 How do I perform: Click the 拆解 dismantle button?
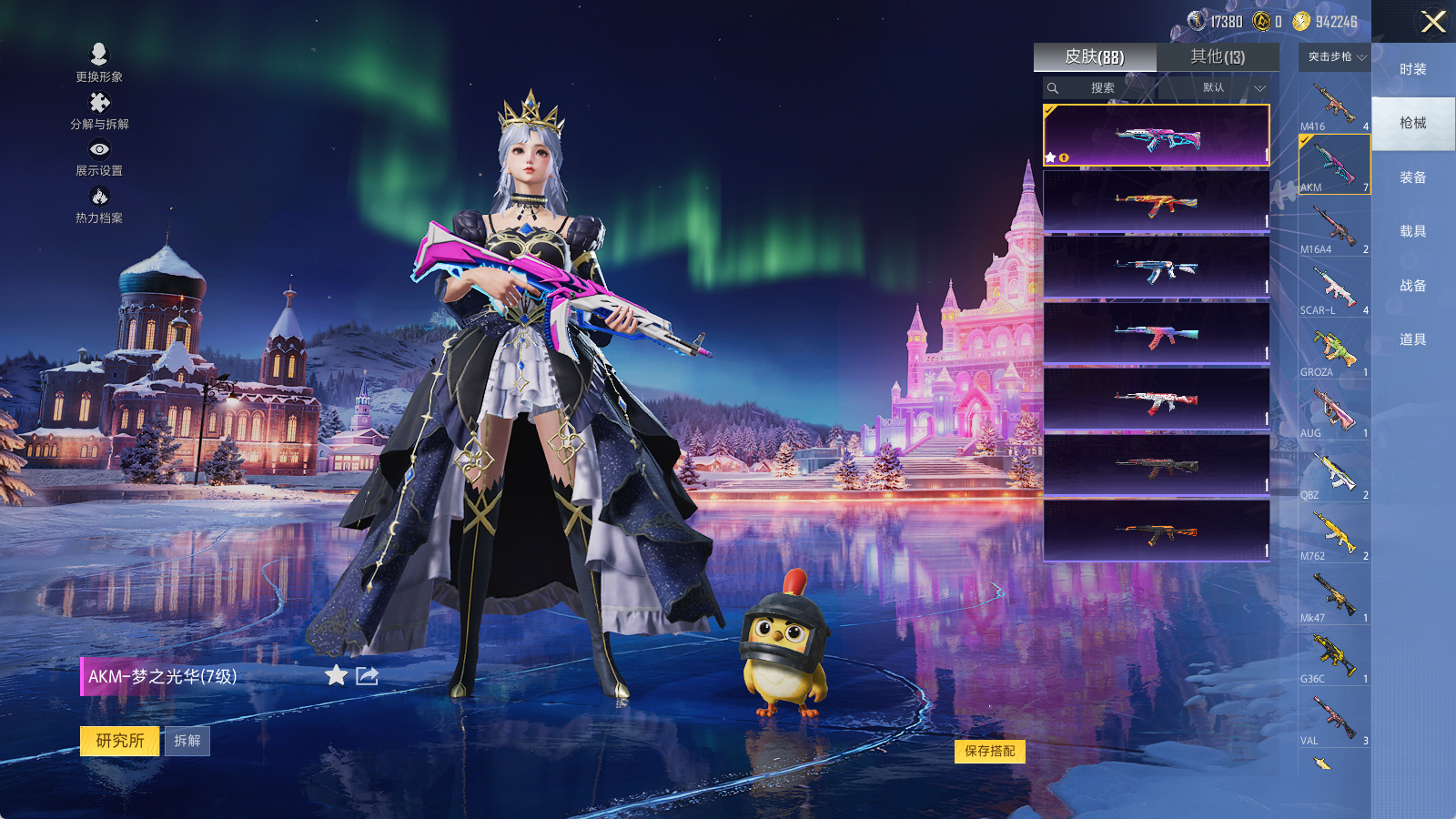coord(187,741)
